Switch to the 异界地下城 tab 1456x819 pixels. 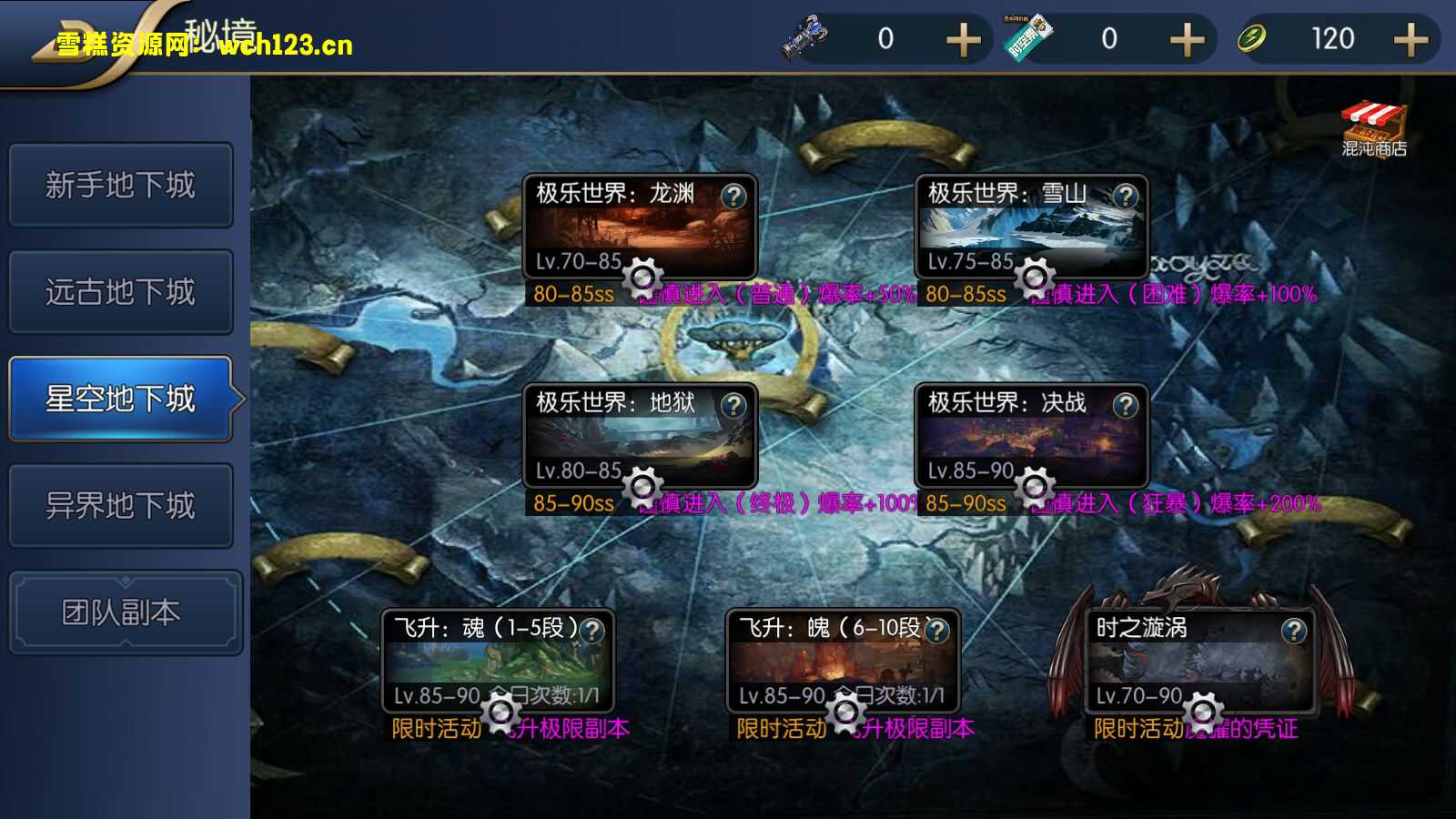click(x=121, y=504)
